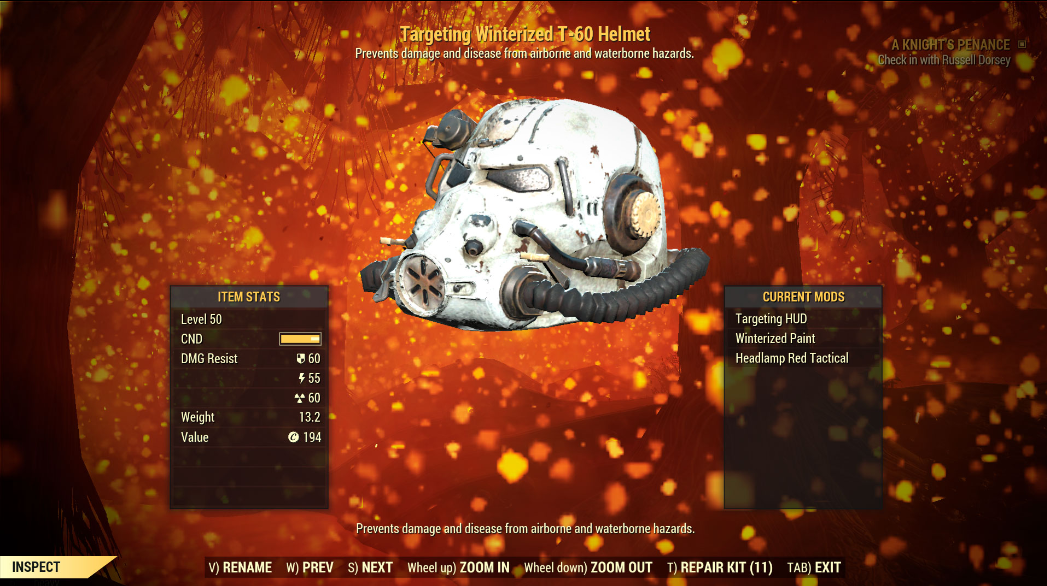Go to the PREV item
Image resolution: width=1047 pixels, height=586 pixels.
(x=309, y=568)
